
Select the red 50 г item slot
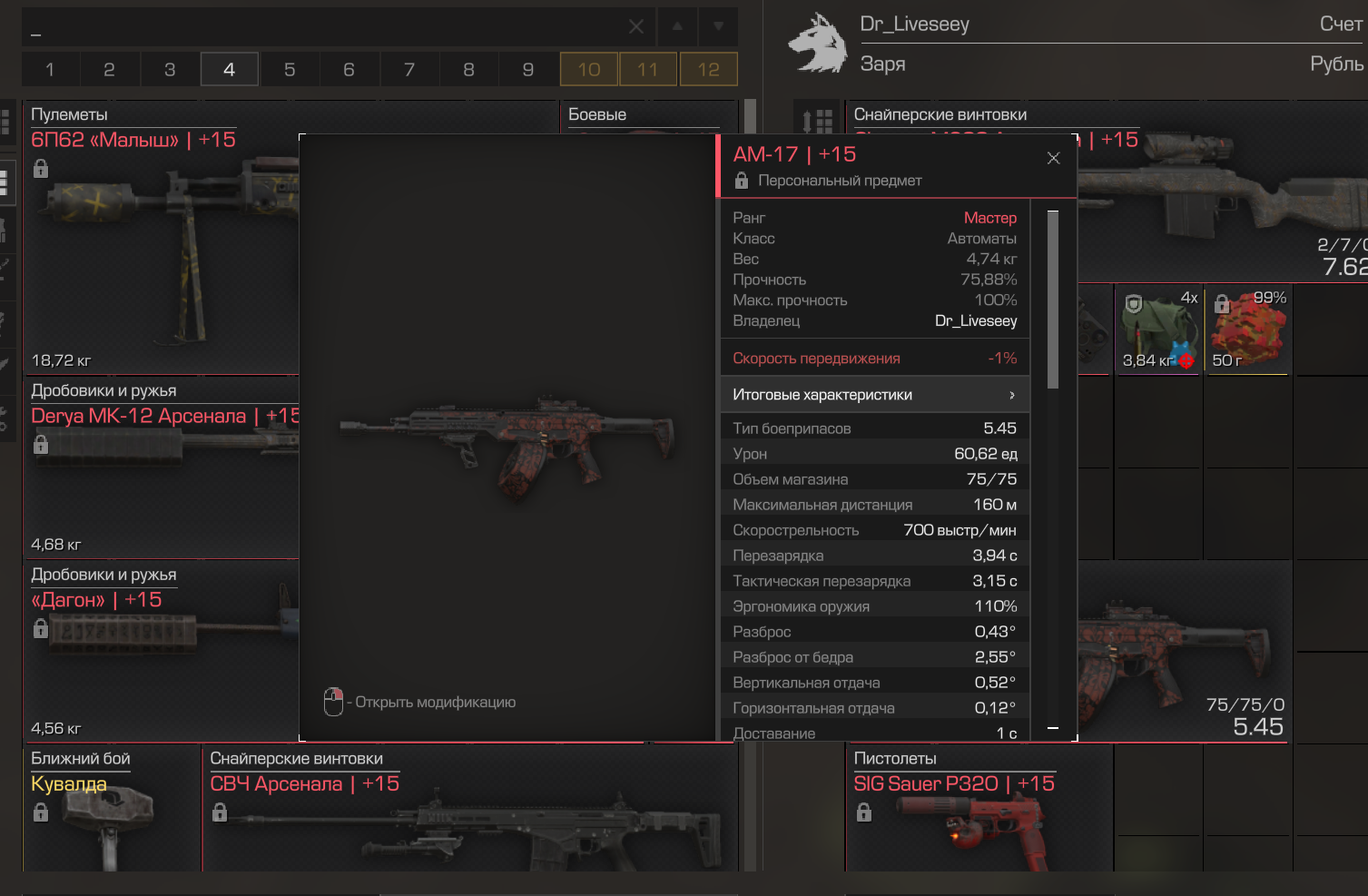(x=1246, y=330)
